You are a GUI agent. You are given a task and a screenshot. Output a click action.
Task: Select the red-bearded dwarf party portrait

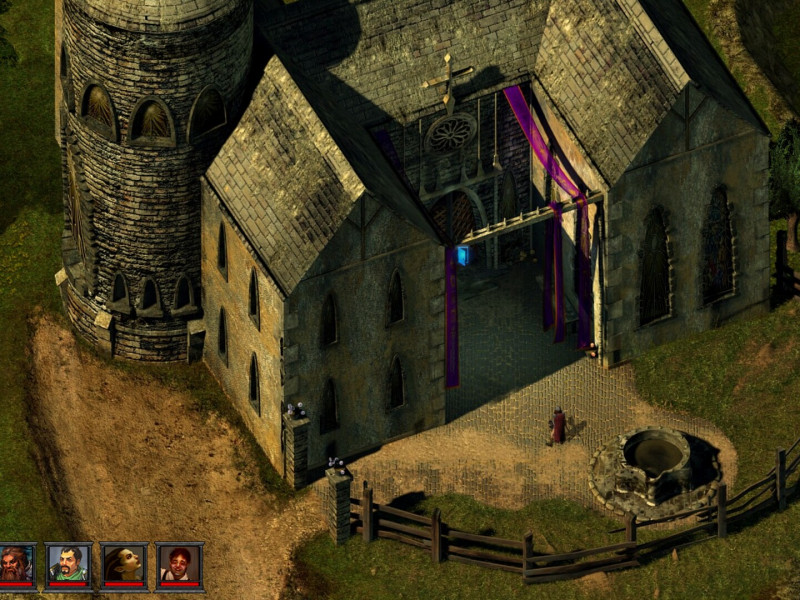(x=15, y=565)
